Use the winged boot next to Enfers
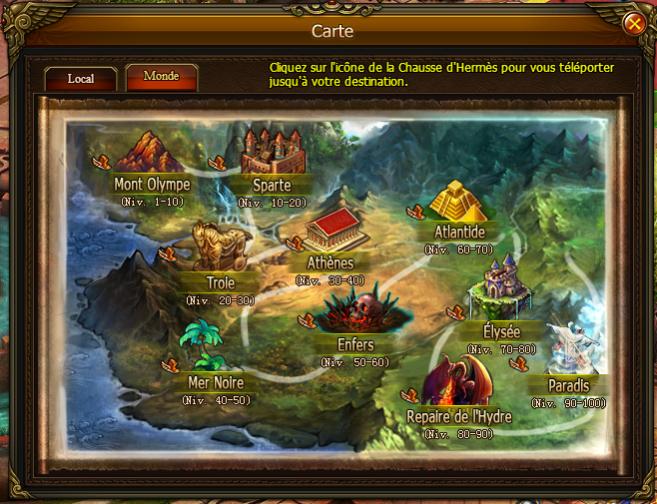Image resolution: width=657 pixels, height=504 pixels. 308,321
